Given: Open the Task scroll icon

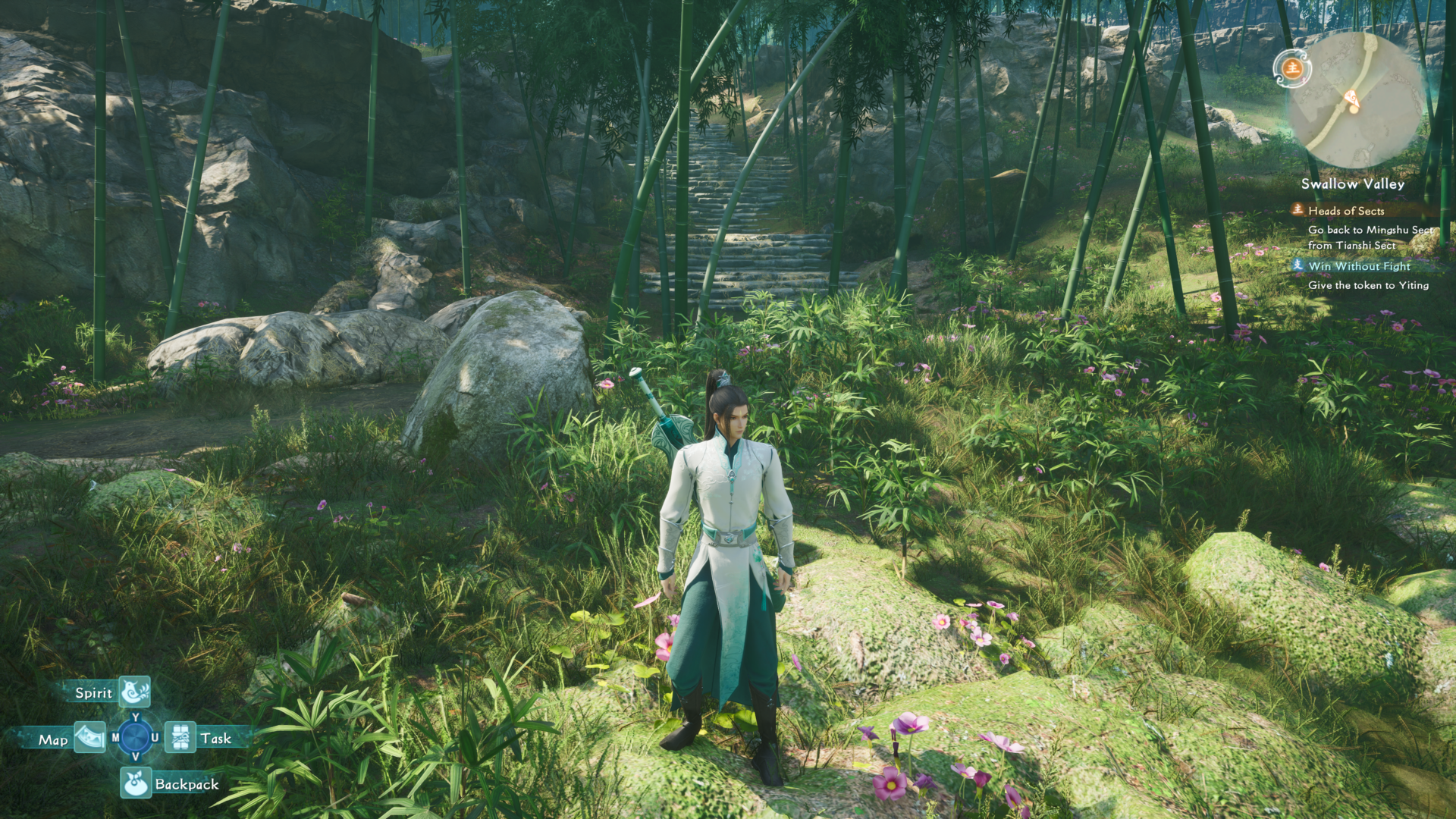Looking at the screenshot, I should [180, 737].
